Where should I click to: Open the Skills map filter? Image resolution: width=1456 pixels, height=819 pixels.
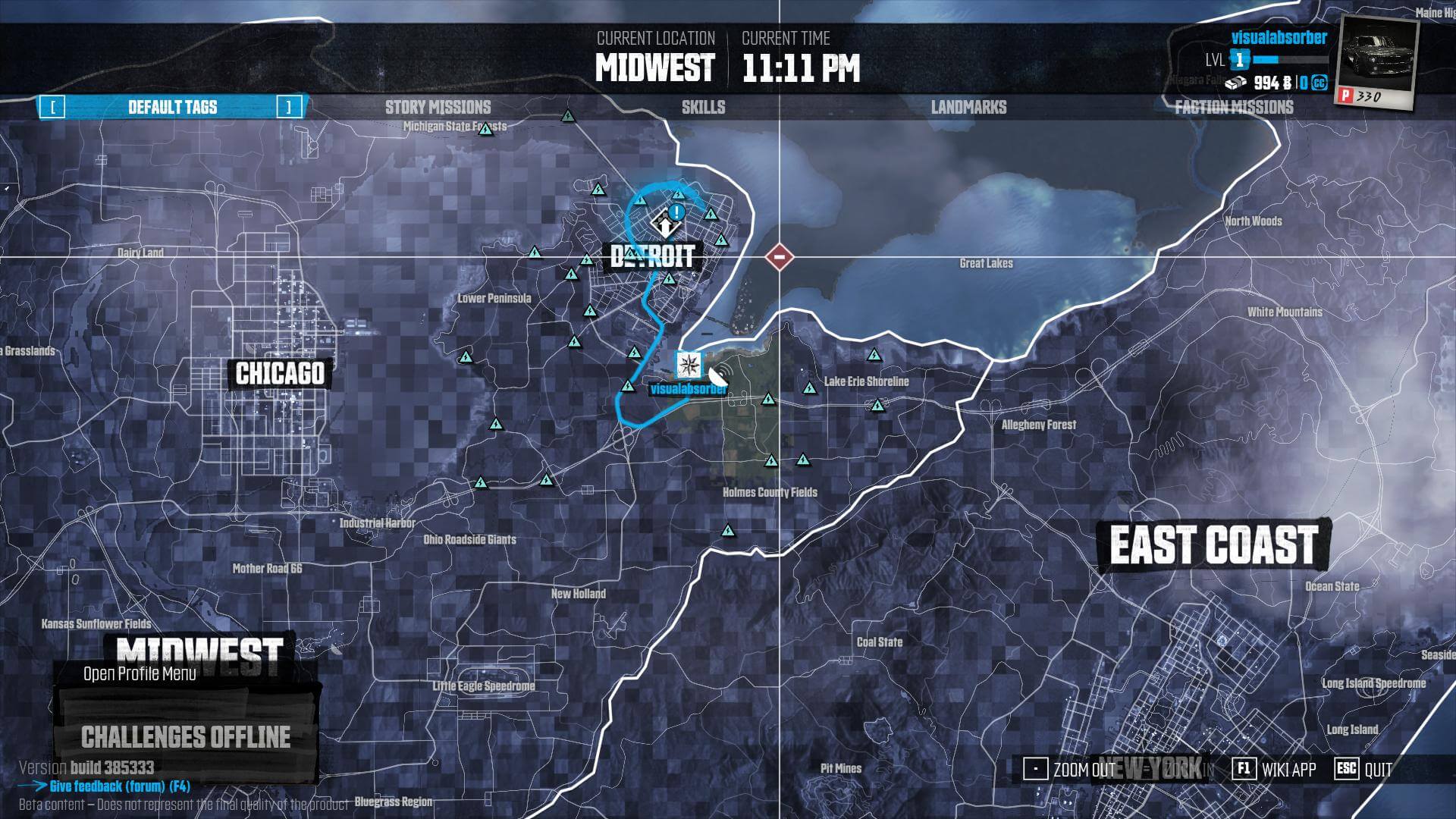click(x=703, y=107)
